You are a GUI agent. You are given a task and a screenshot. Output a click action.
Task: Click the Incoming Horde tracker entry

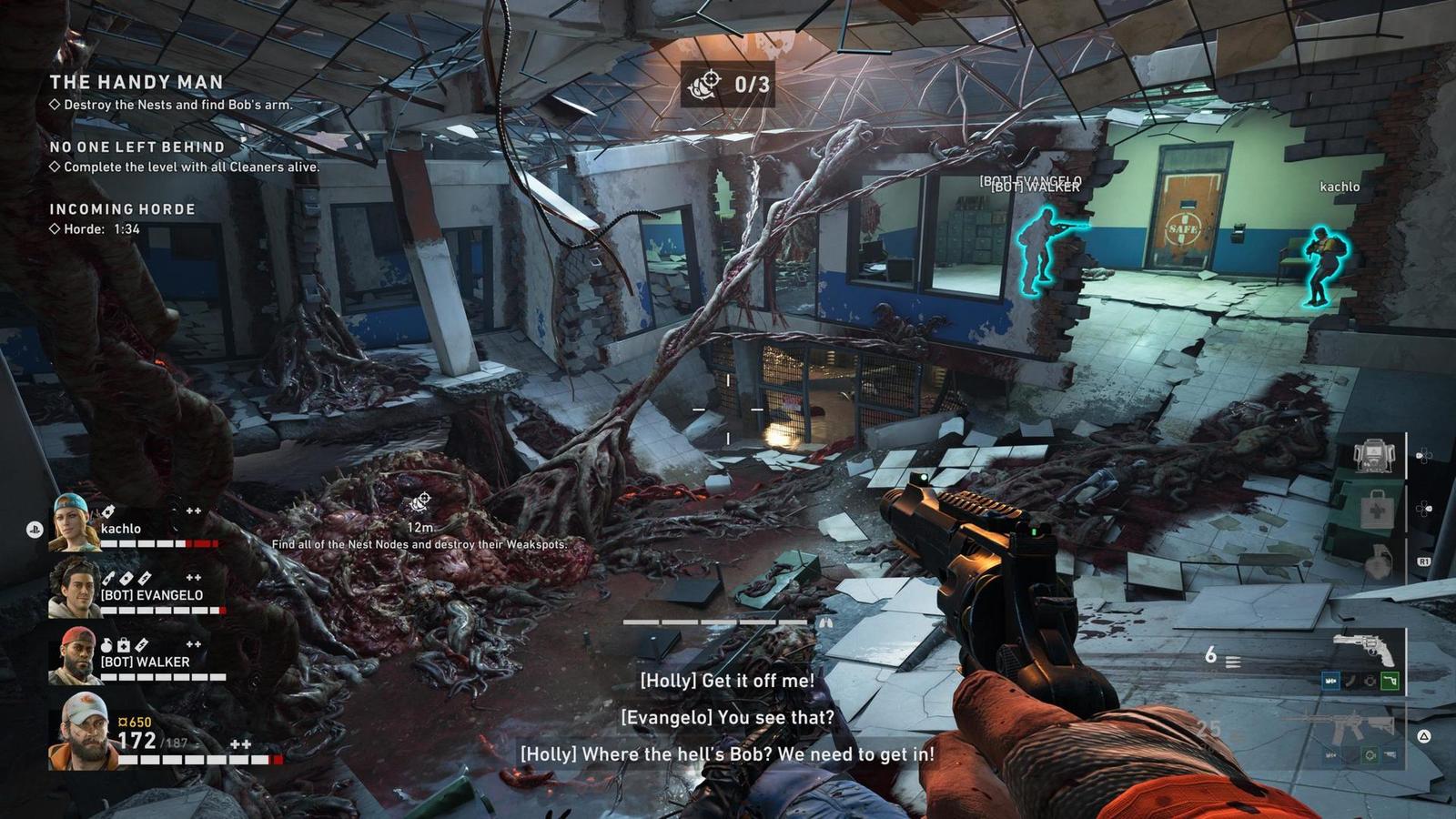point(122,209)
